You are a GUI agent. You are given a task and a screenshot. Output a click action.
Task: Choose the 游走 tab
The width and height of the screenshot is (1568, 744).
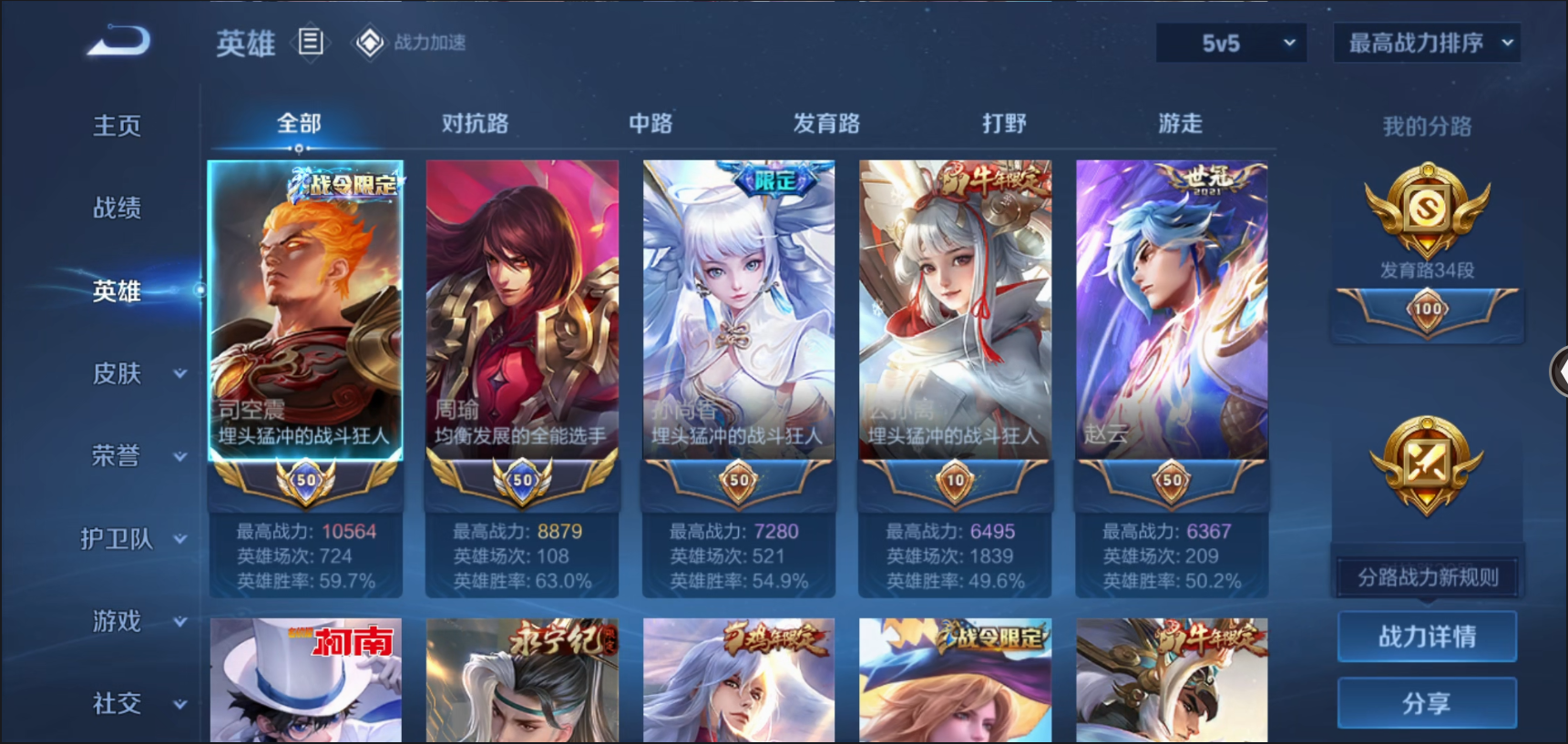coord(1180,123)
